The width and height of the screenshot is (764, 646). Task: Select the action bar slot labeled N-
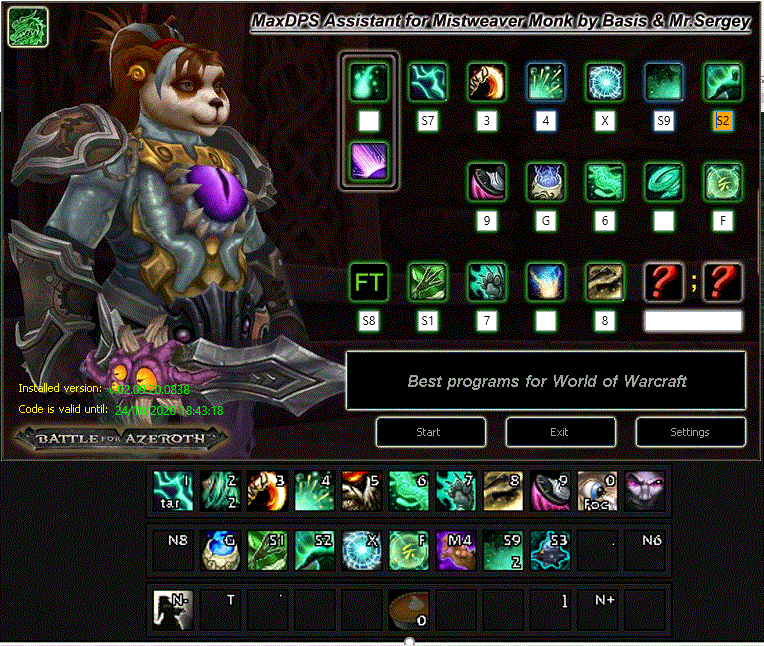coord(172,609)
